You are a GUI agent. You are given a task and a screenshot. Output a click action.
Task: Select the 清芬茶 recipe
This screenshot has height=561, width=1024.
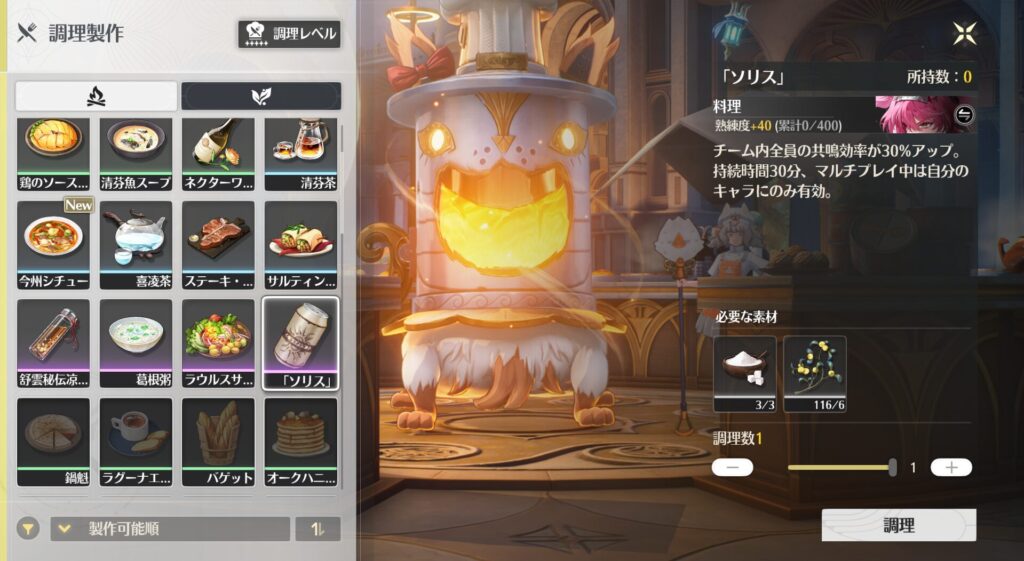pos(300,153)
